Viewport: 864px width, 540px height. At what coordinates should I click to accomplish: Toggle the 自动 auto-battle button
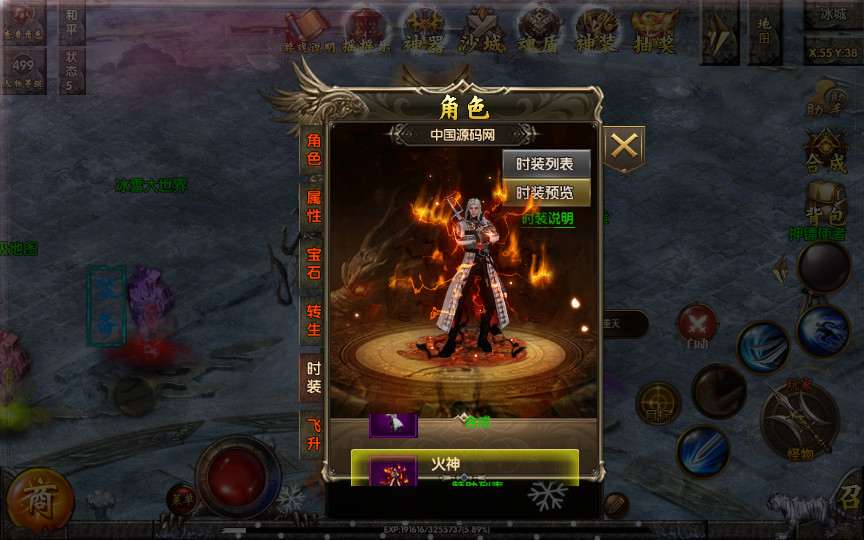tap(697, 326)
